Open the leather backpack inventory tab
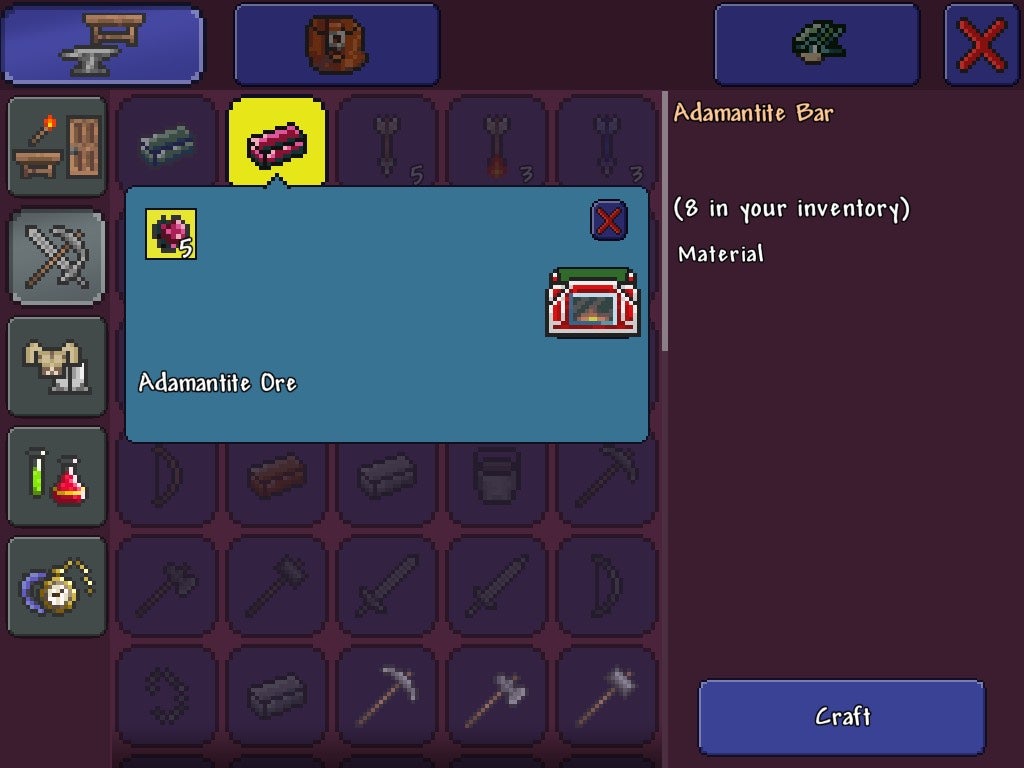 pos(336,45)
